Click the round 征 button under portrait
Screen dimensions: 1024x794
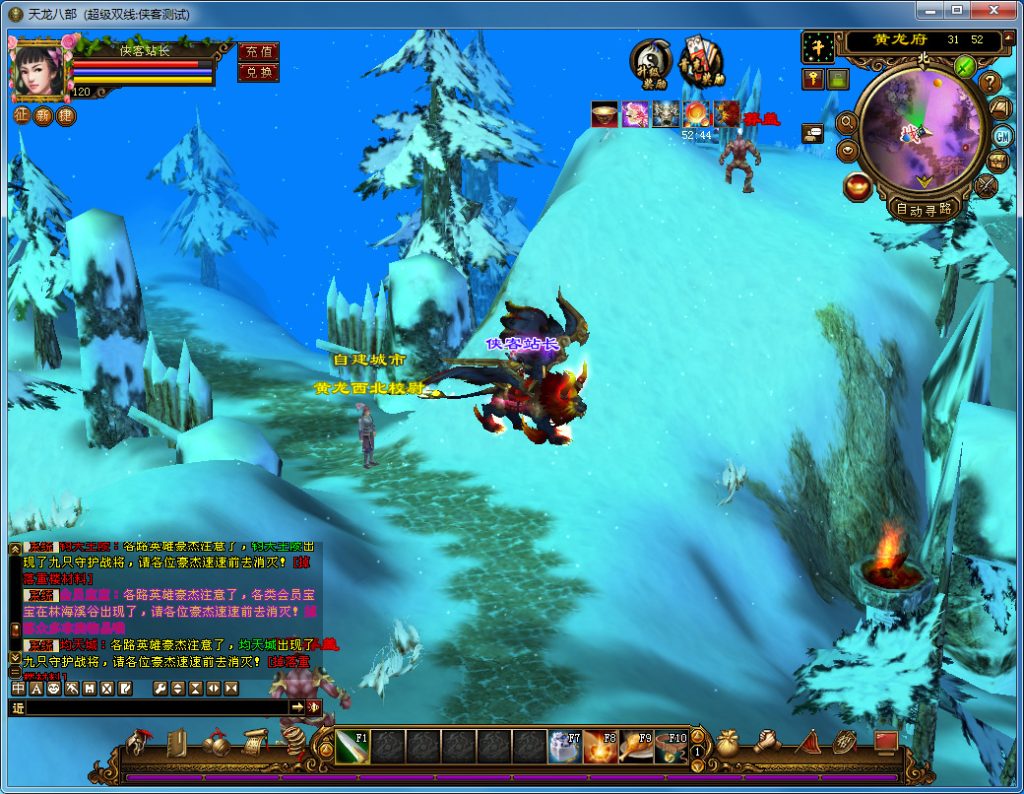[21, 115]
